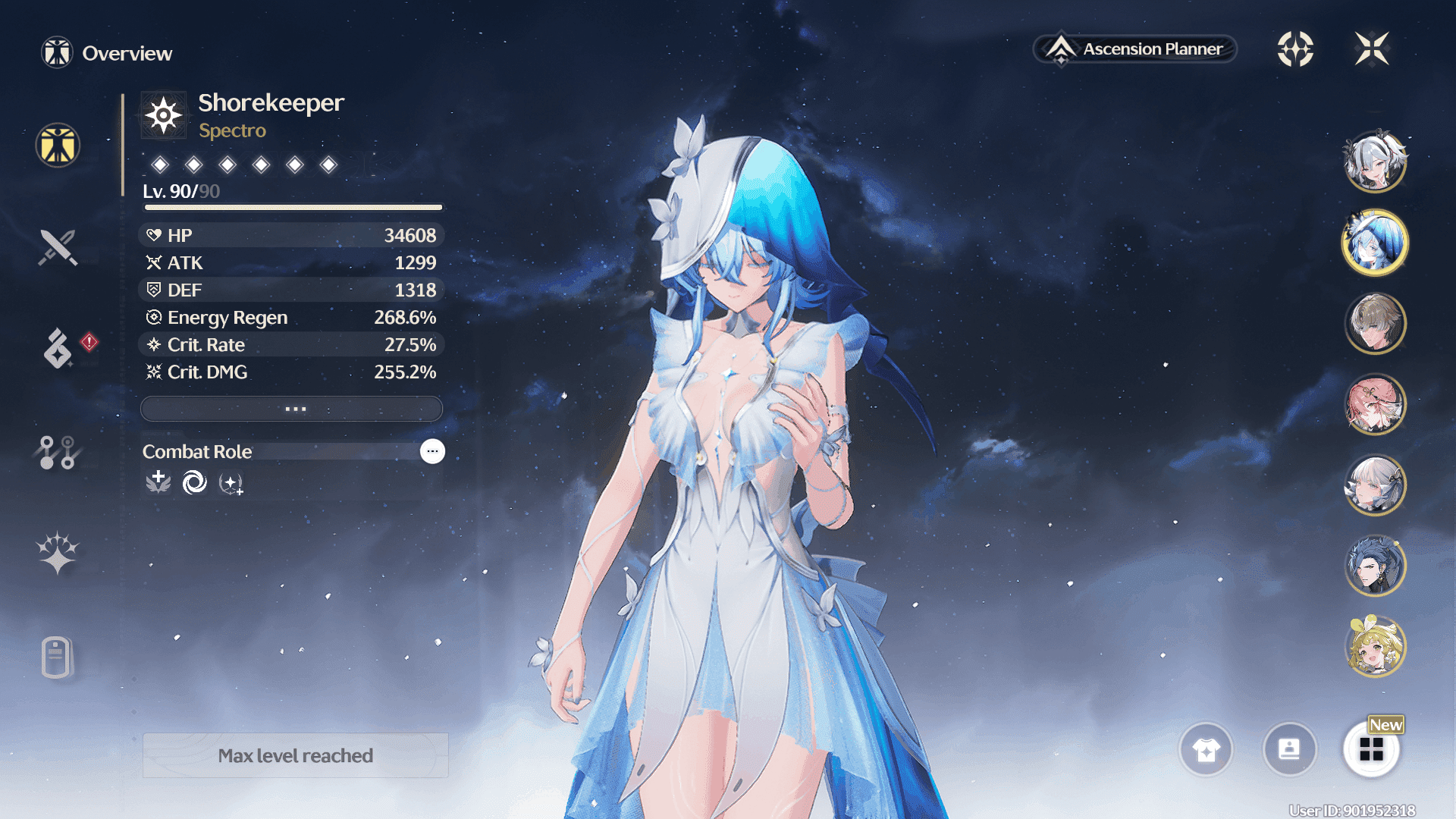Open the Echoes tab with red alert
This screenshot has width=1456, height=819.
58,348
